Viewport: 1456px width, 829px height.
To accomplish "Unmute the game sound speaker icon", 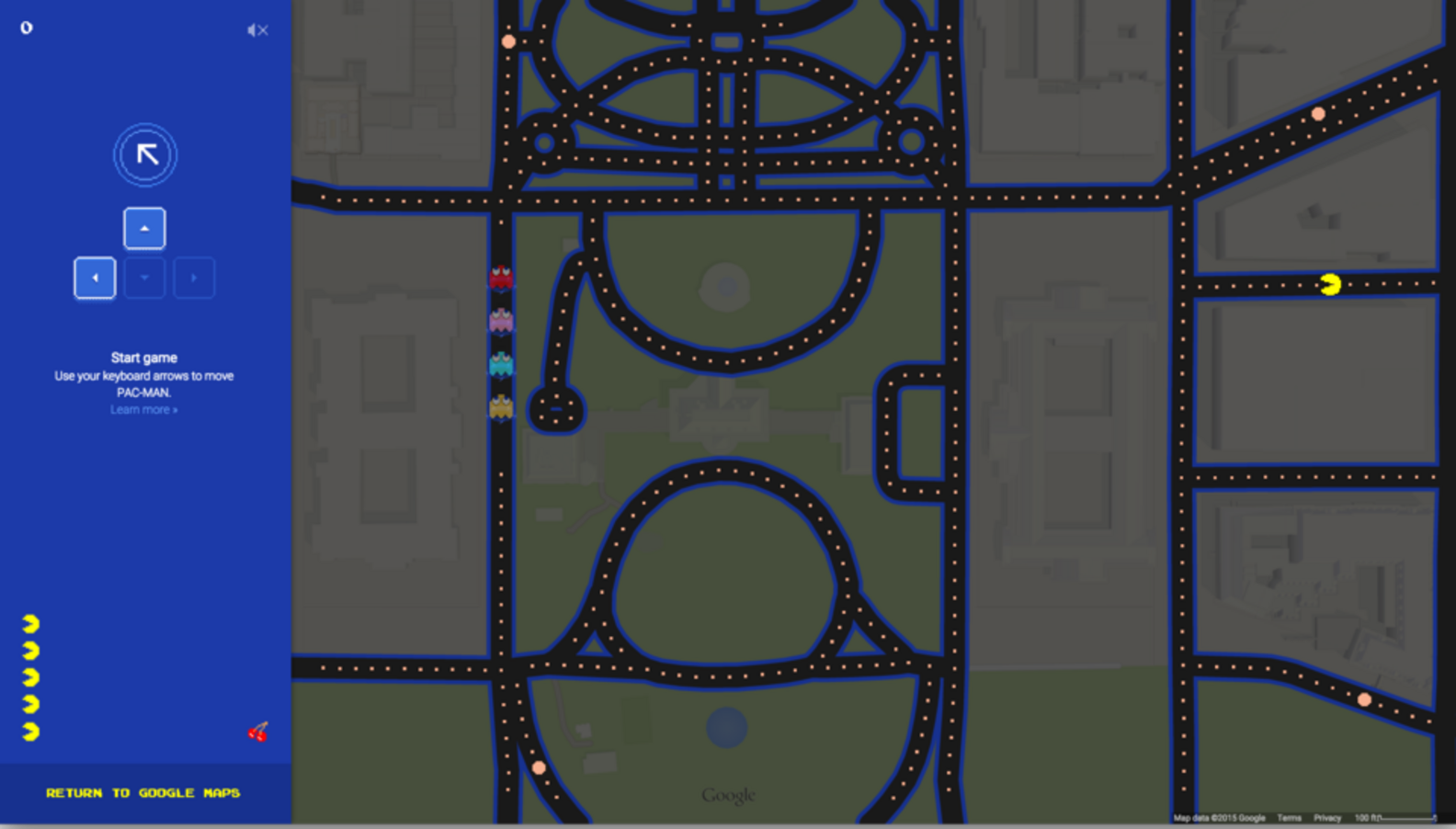I will pyautogui.click(x=257, y=29).
